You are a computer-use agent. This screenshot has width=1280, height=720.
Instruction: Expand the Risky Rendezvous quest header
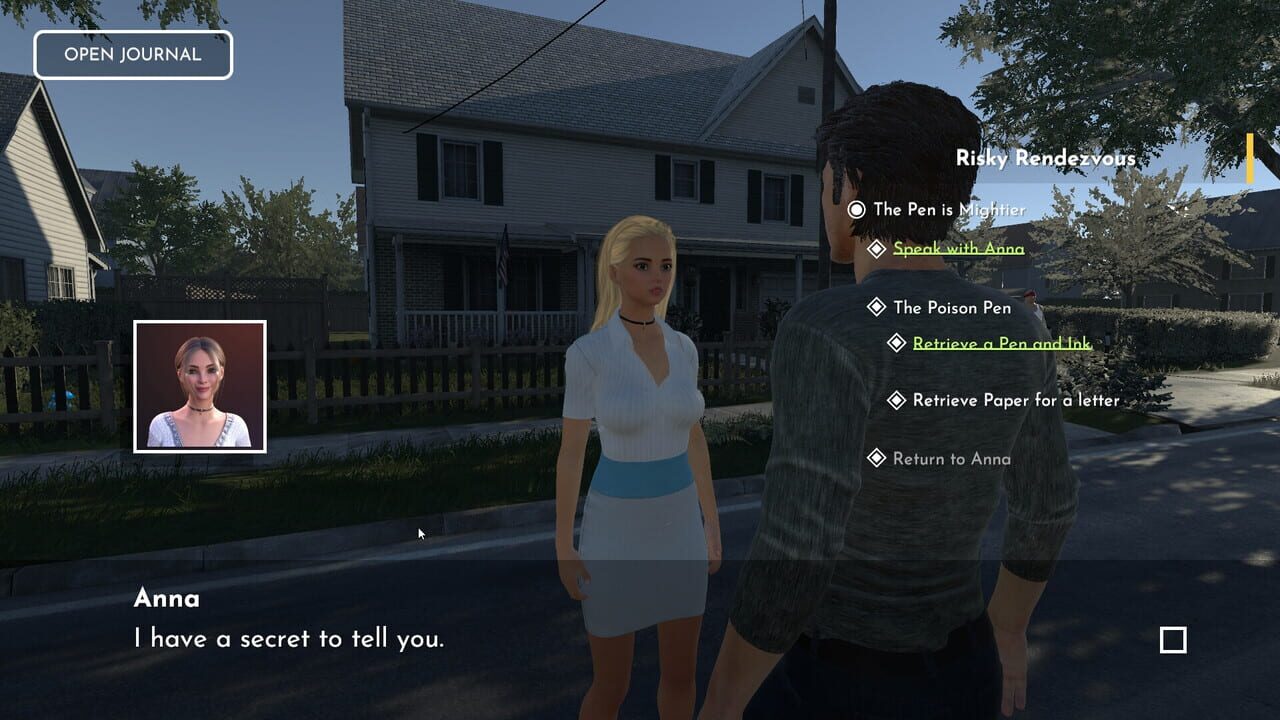coord(1046,158)
